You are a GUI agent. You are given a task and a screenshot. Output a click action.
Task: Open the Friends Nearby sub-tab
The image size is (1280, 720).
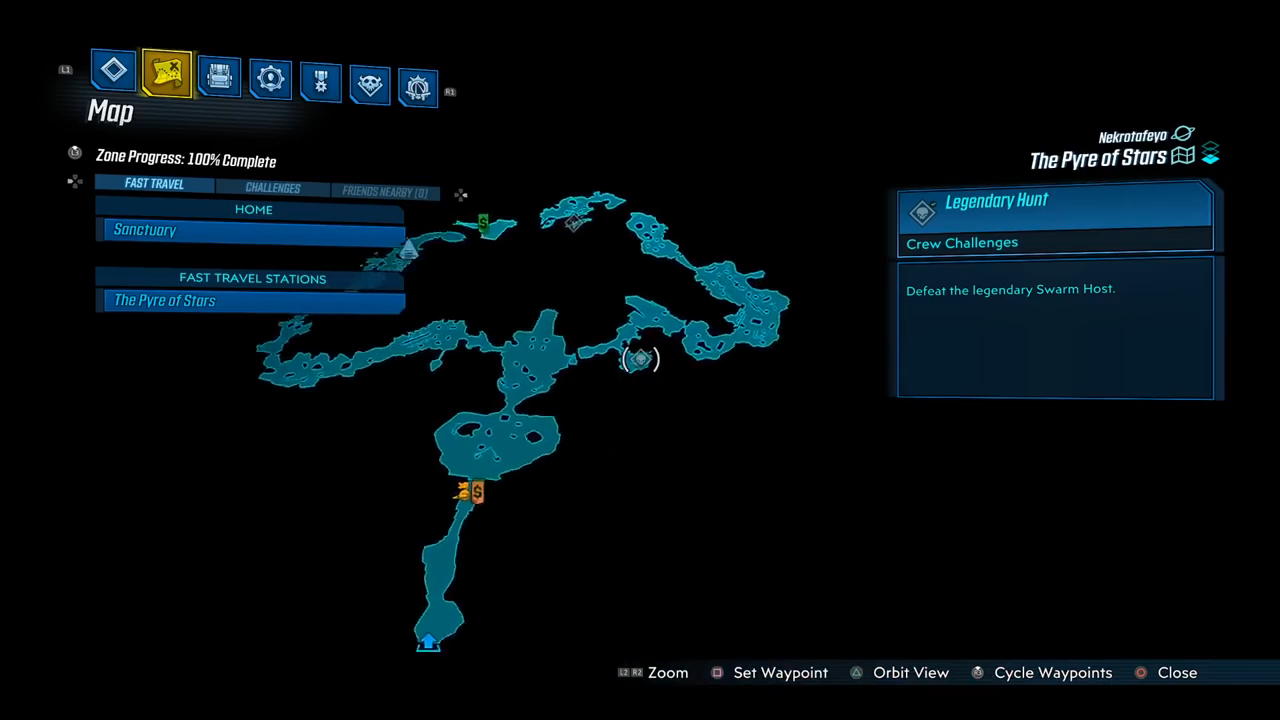click(384, 192)
